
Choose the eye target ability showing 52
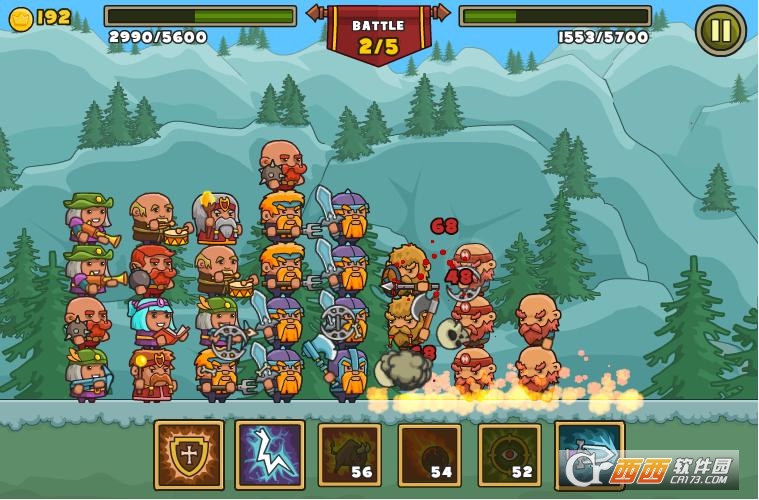point(509,455)
